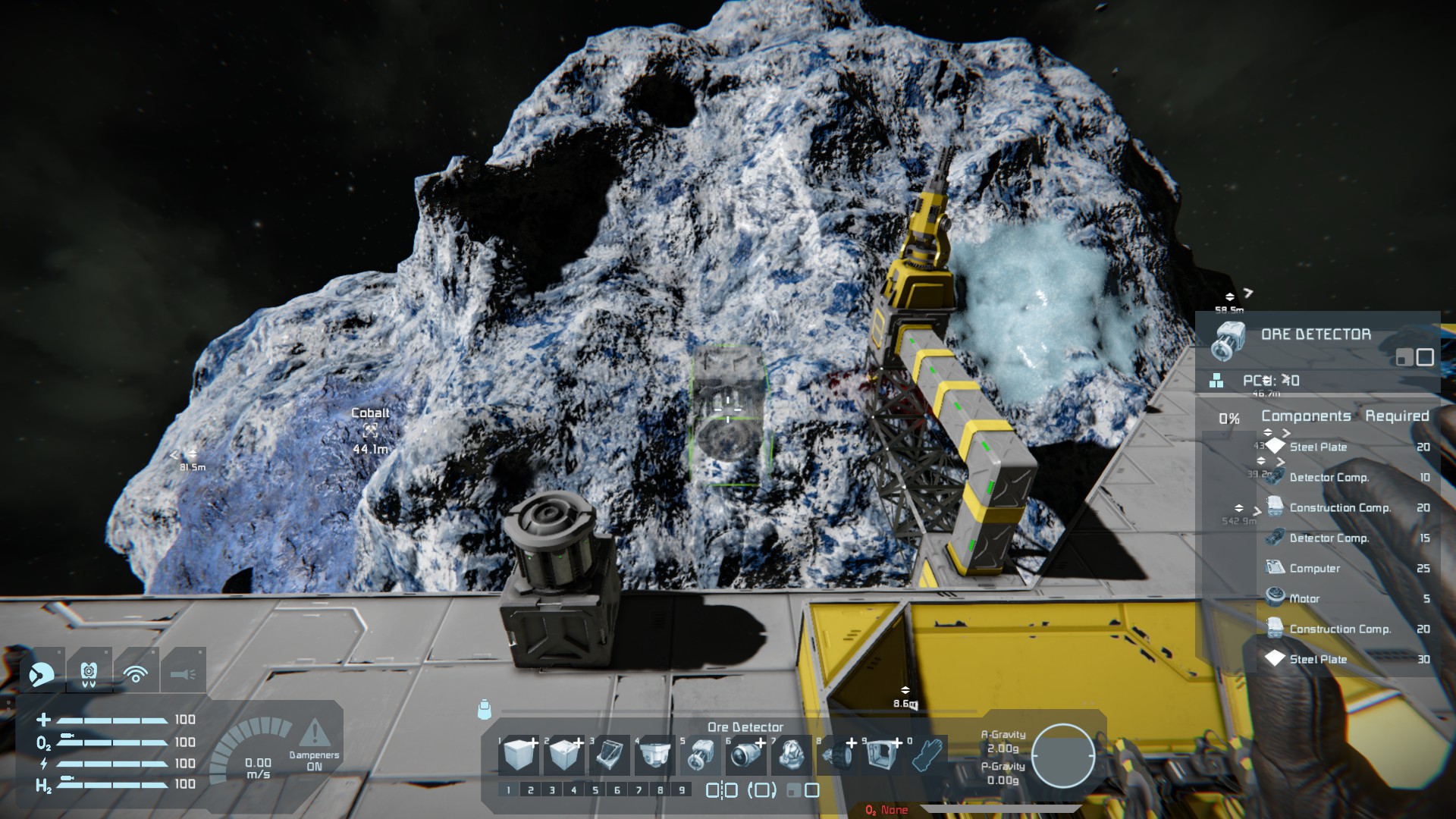Select the Ore Detector slot in the hotbar
1456x819 pixels.
(701, 755)
